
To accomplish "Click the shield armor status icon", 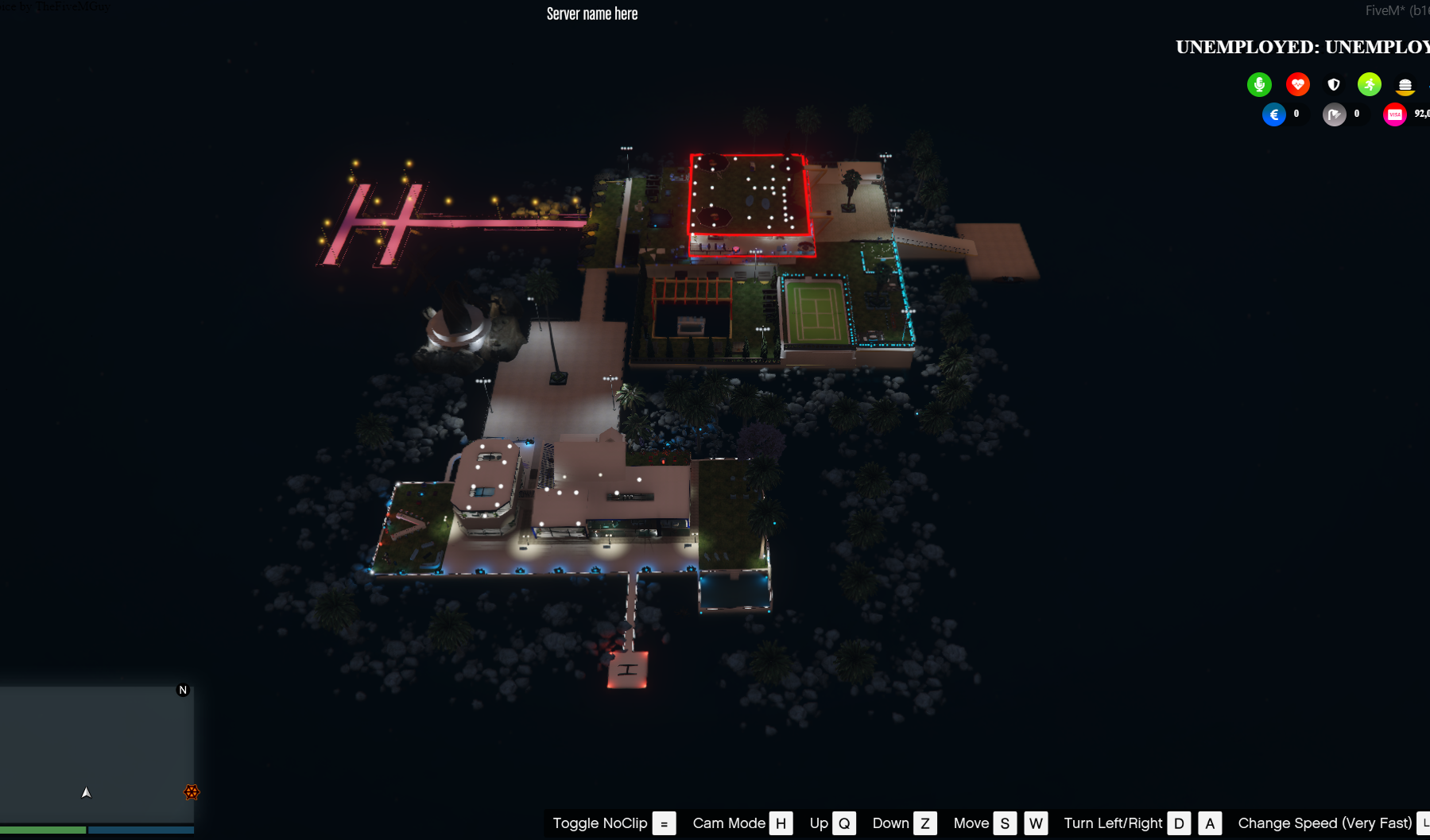I will tap(1334, 84).
